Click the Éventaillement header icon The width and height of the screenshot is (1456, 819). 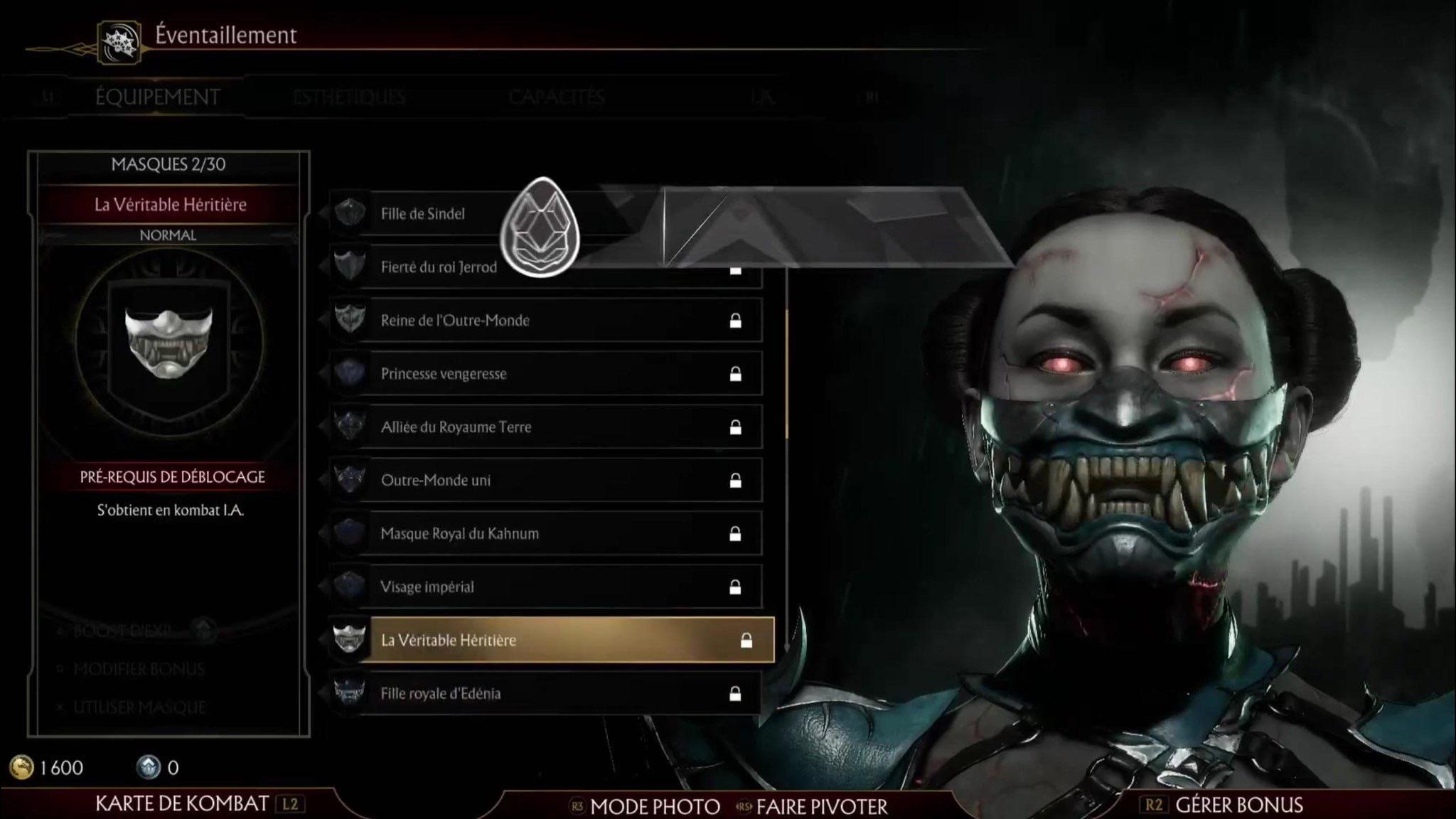click(119, 42)
